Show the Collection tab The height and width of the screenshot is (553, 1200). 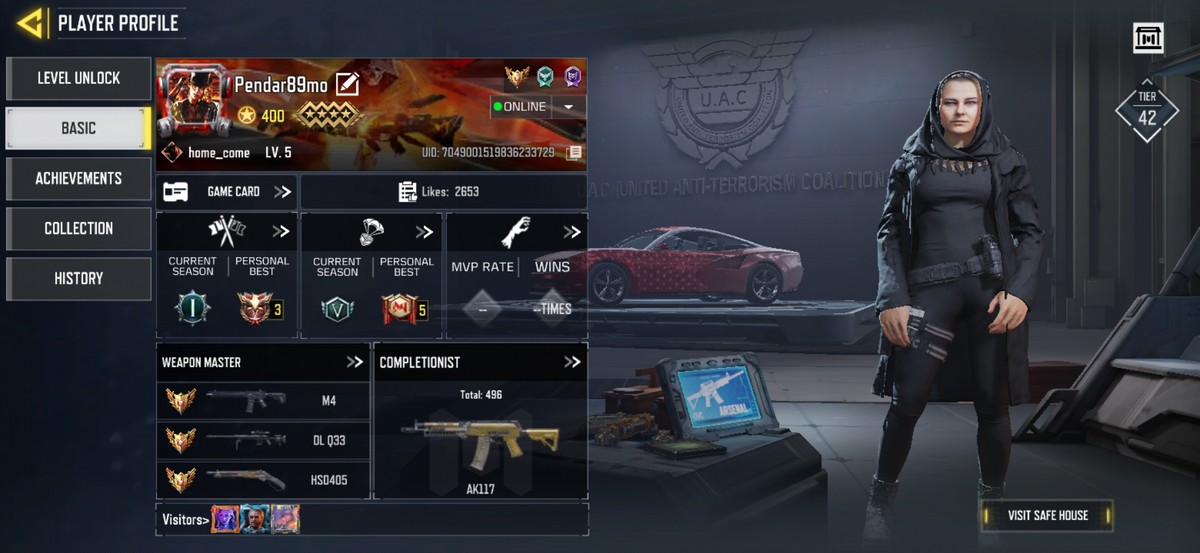[x=78, y=228]
